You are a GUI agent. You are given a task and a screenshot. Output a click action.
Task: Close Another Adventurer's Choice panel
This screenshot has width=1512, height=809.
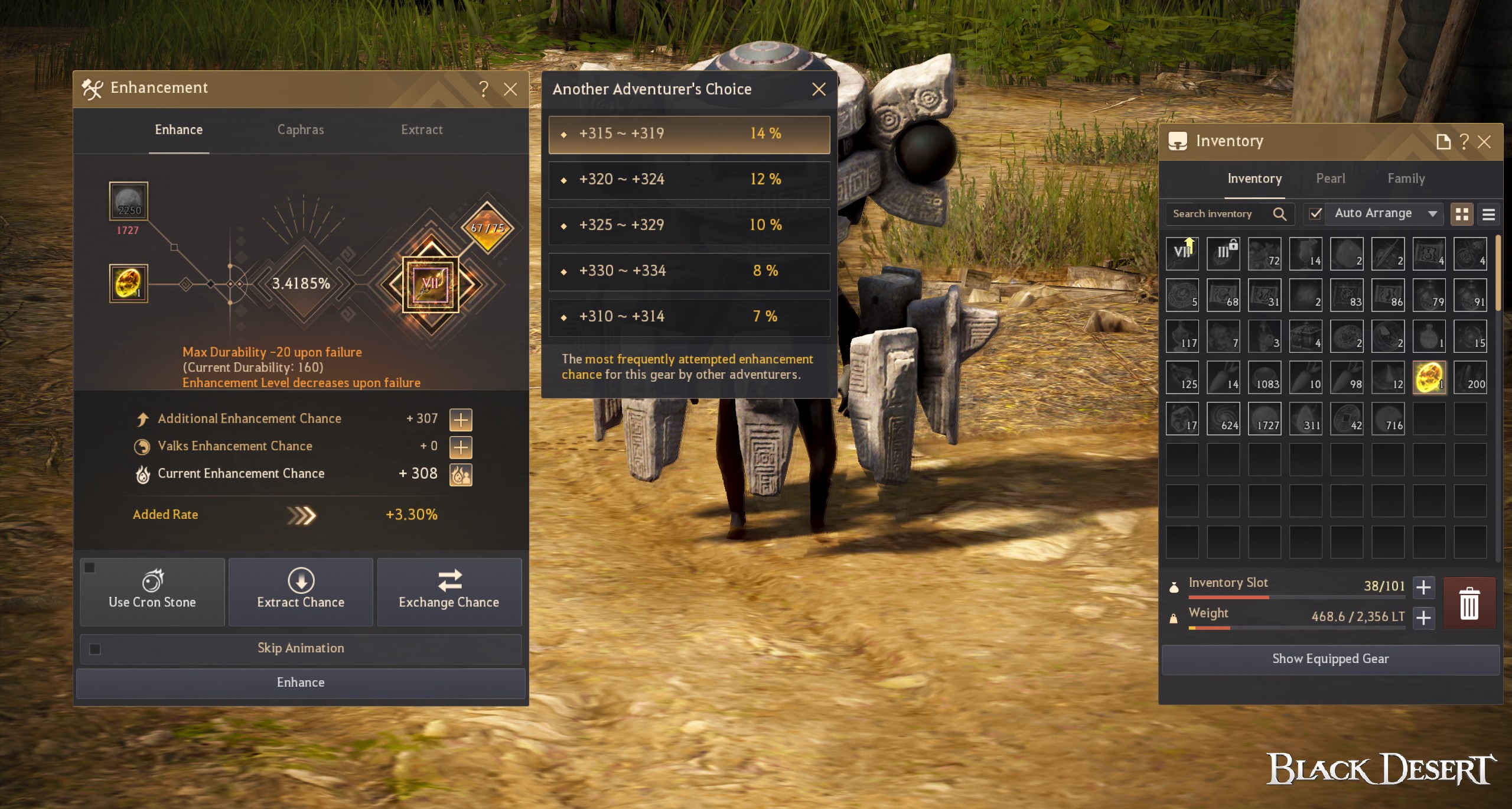pyautogui.click(x=819, y=89)
